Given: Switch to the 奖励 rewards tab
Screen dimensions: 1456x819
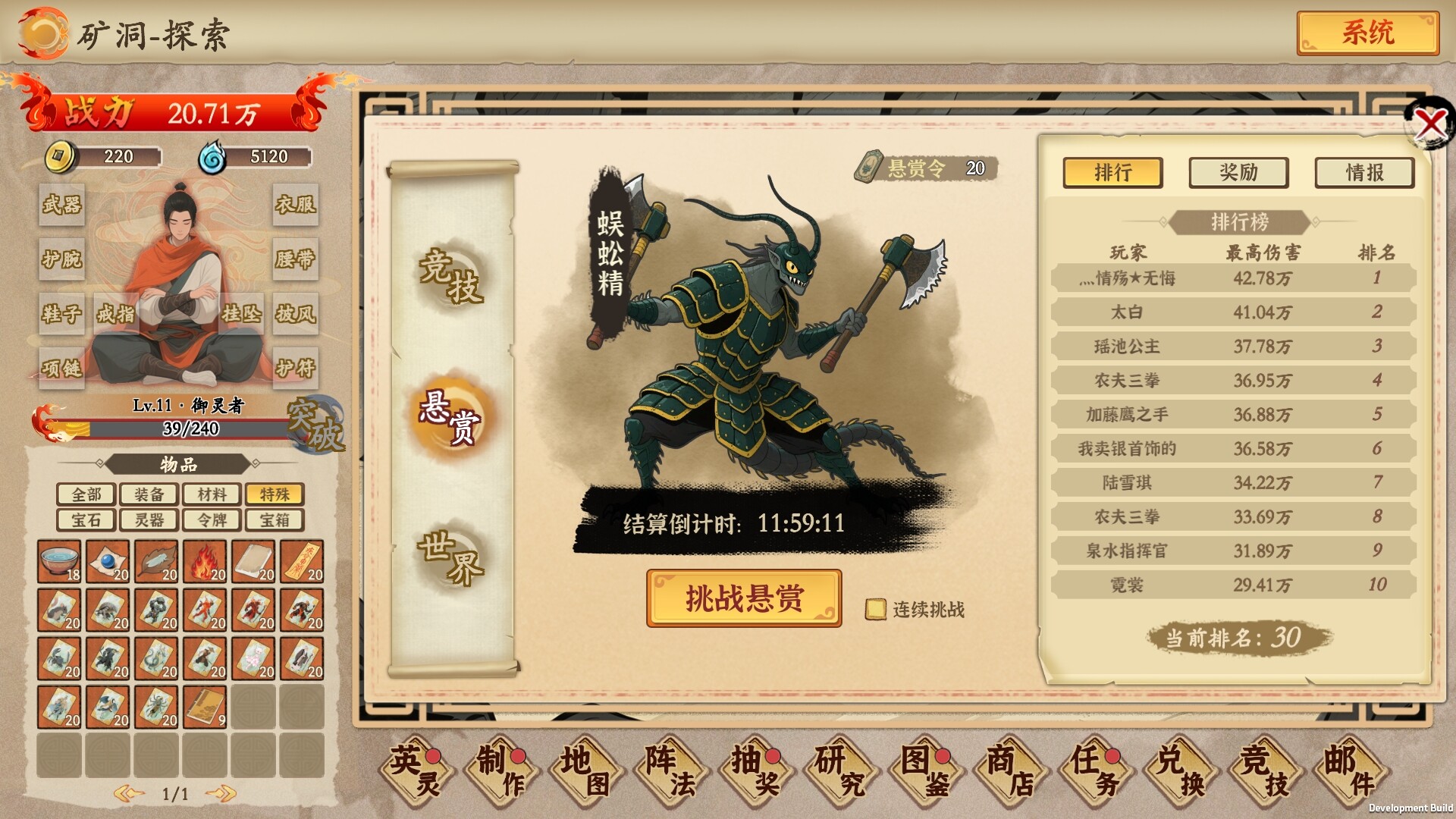Looking at the screenshot, I should pos(1239,173).
